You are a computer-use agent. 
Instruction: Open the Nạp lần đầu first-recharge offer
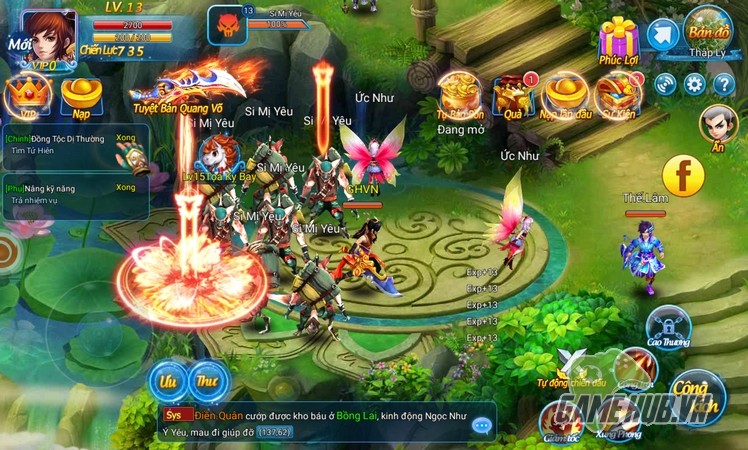[x=565, y=95]
